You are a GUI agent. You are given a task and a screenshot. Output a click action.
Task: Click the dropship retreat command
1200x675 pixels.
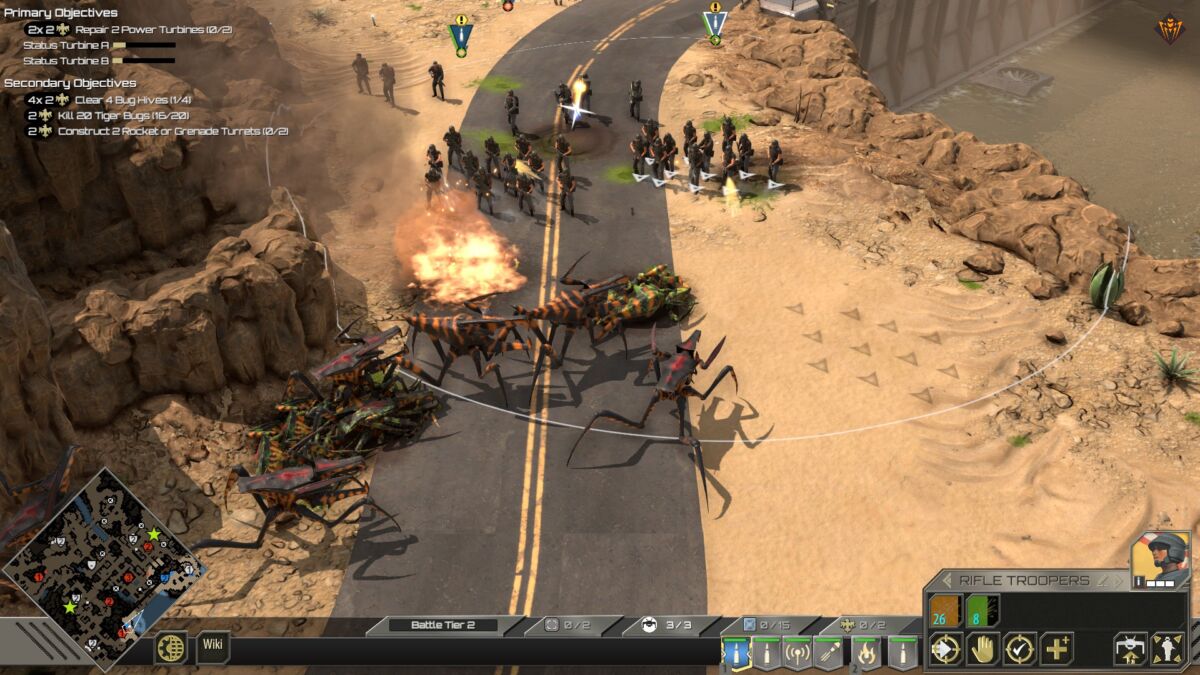tap(1130, 649)
